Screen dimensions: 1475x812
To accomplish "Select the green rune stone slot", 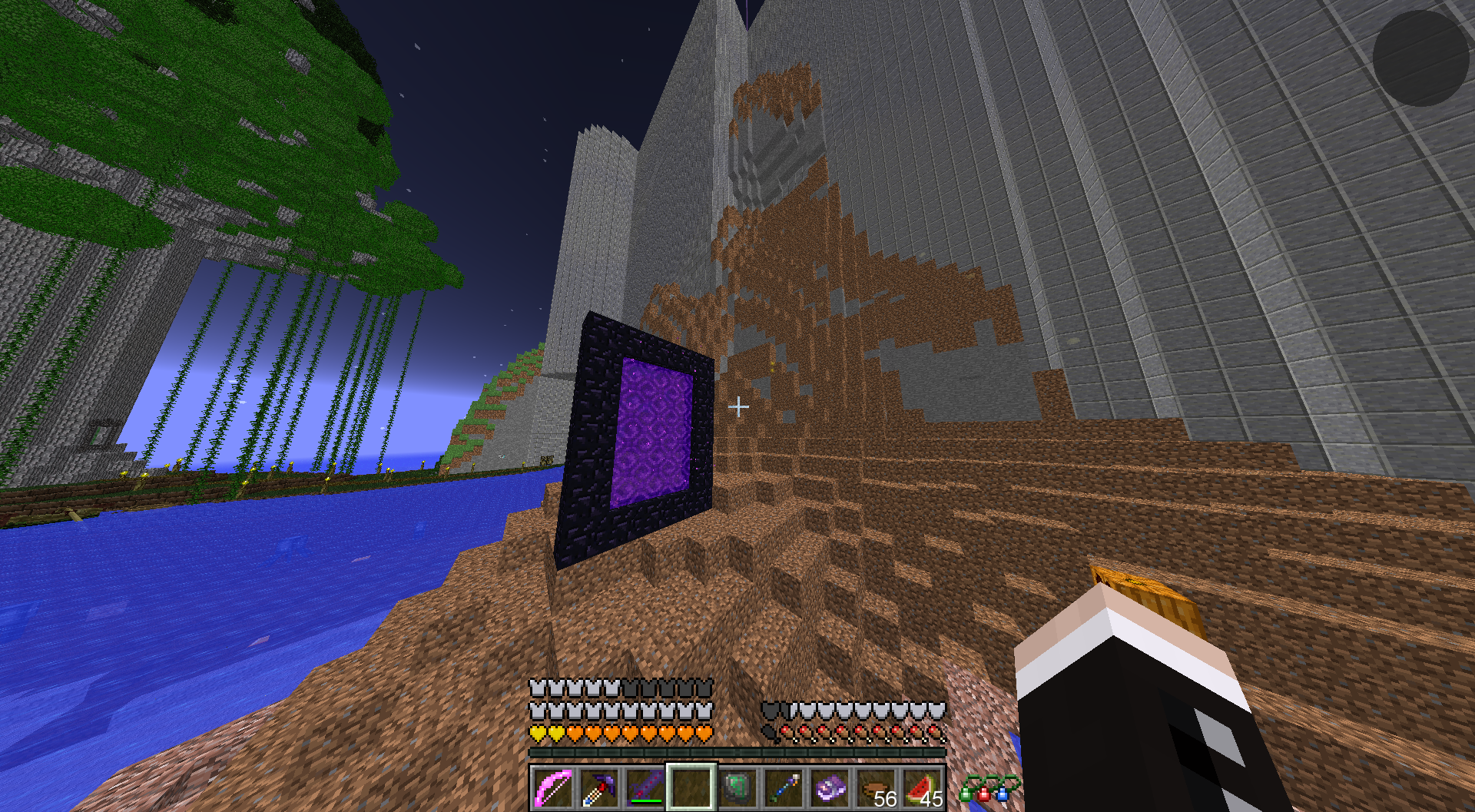I will click(737, 788).
